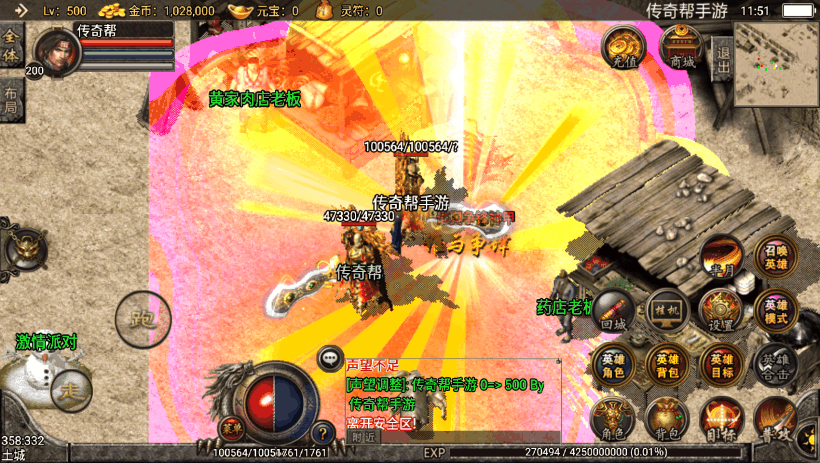The width and height of the screenshot is (820, 463).
Task: Open the minimap
Action: click(x=776, y=64)
